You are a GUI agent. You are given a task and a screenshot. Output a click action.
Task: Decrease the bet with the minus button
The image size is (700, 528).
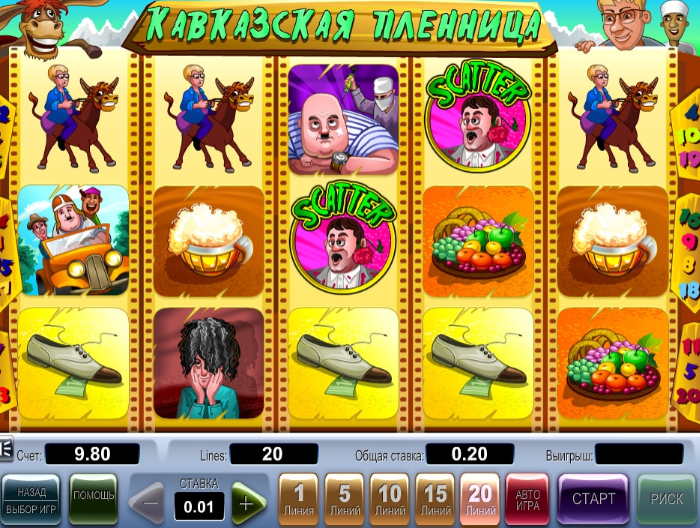point(148,500)
